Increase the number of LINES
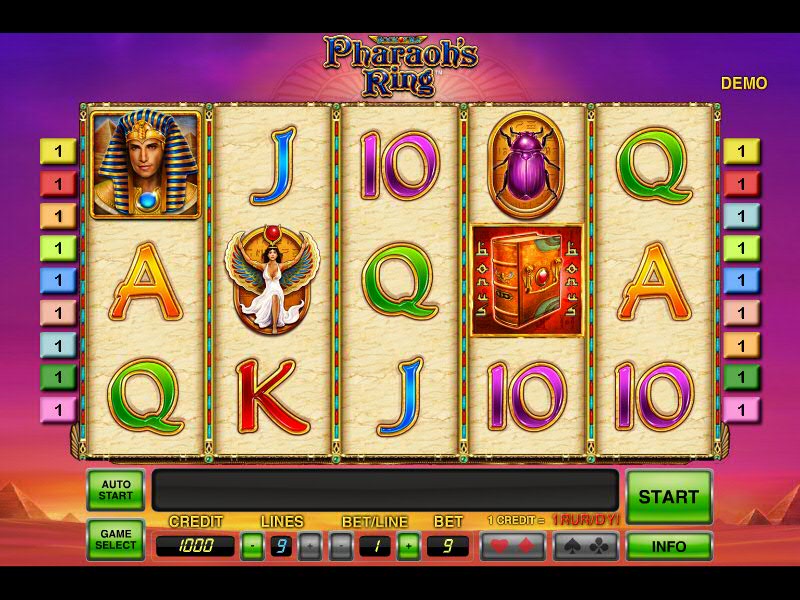 click(311, 546)
